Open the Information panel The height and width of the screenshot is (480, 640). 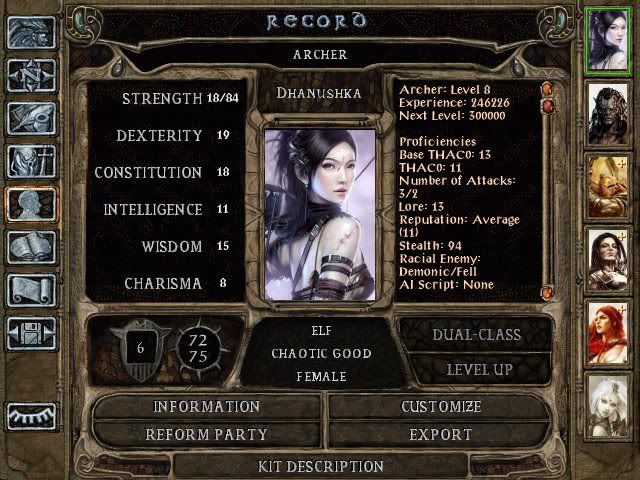tap(206, 407)
